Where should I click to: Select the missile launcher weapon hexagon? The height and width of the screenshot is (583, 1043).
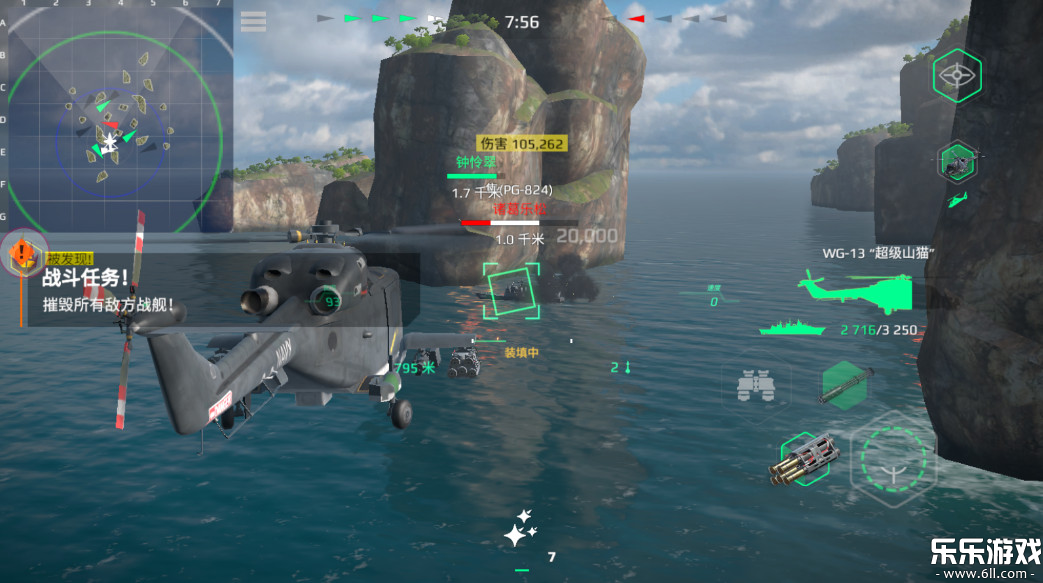pos(844,386)
